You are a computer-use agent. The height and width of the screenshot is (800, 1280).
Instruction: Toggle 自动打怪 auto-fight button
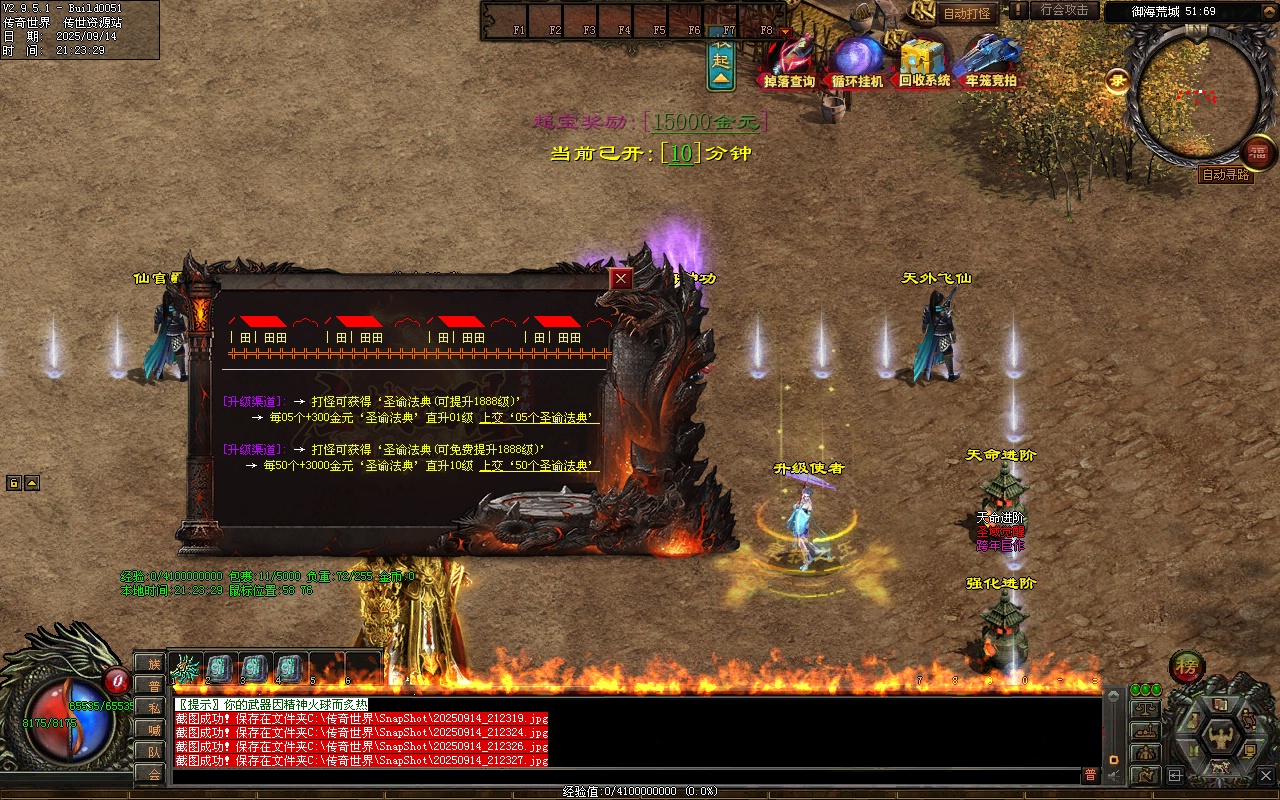pos(967,13)
